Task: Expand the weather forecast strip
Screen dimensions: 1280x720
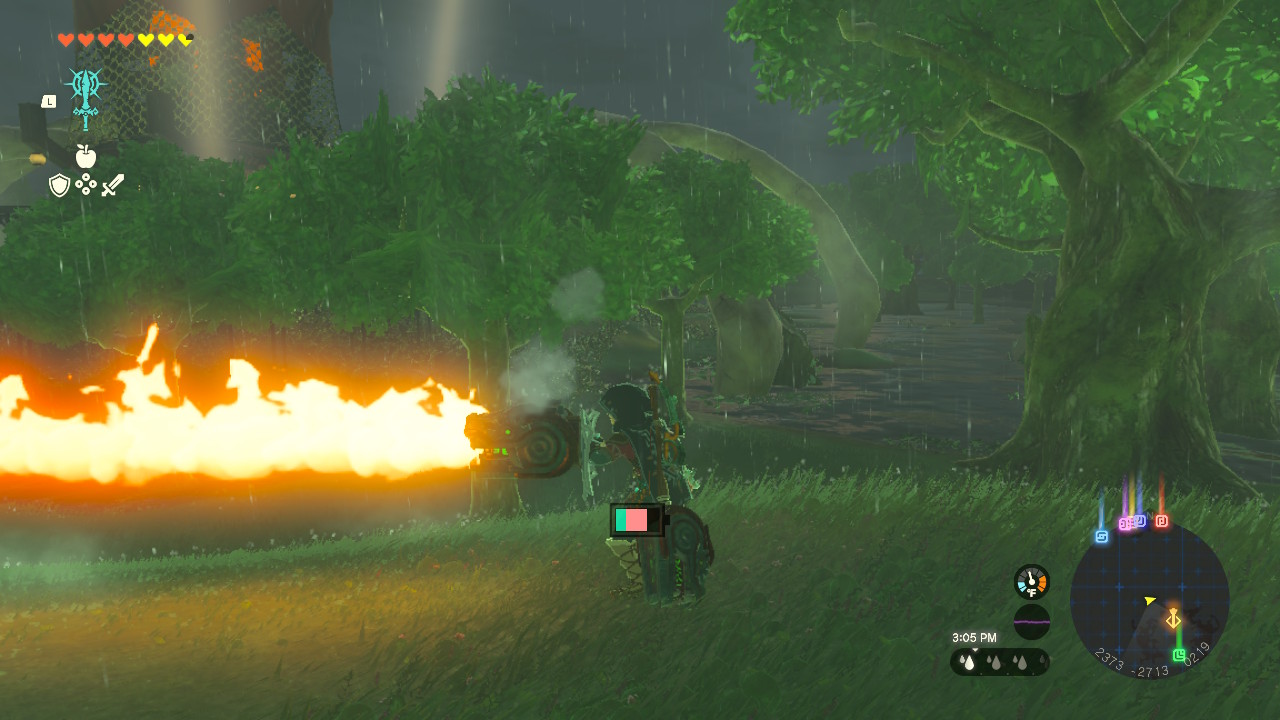Action: pyautogui.click(x=998, y=661)
